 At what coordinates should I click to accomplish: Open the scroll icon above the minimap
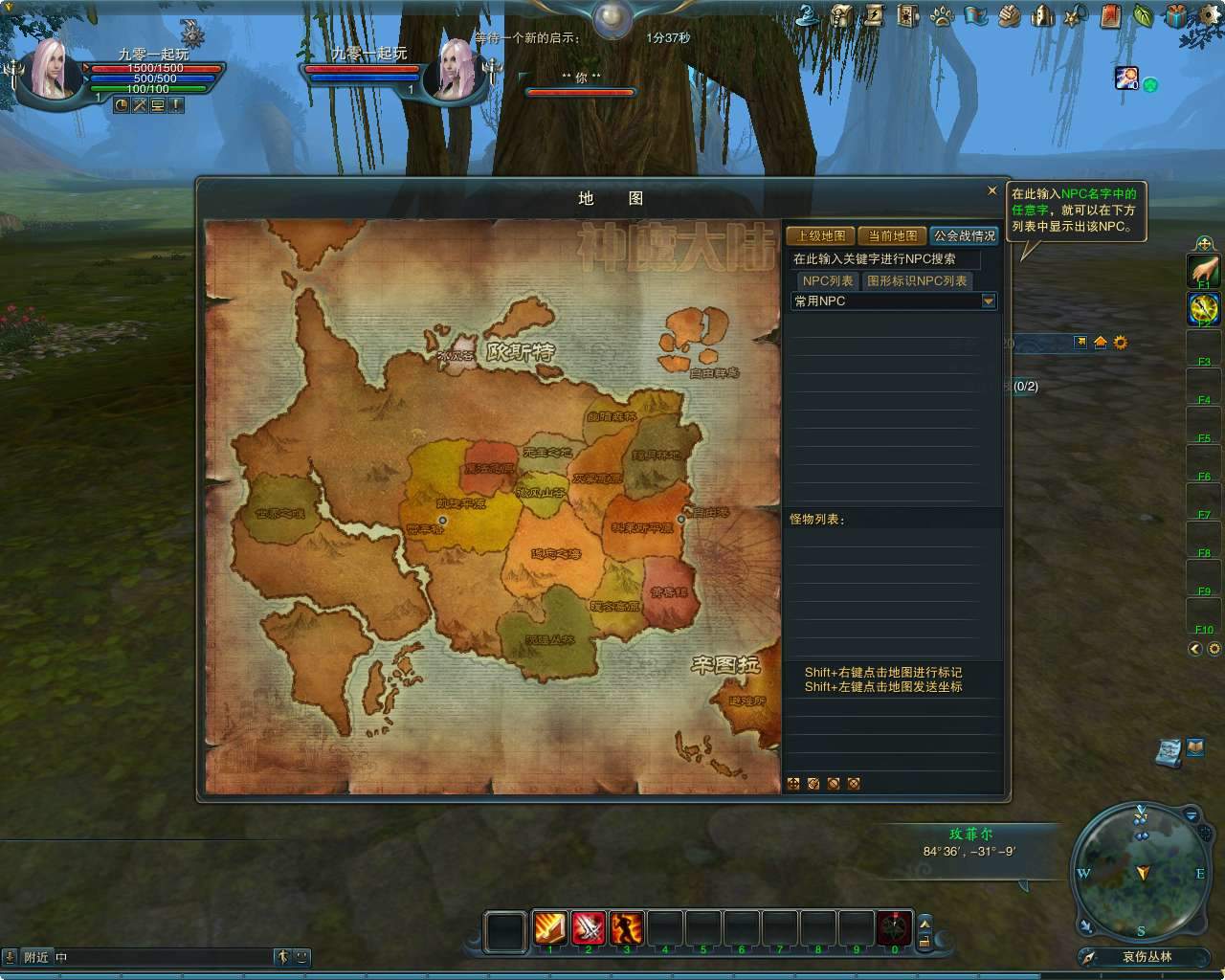pos(1169,751)
